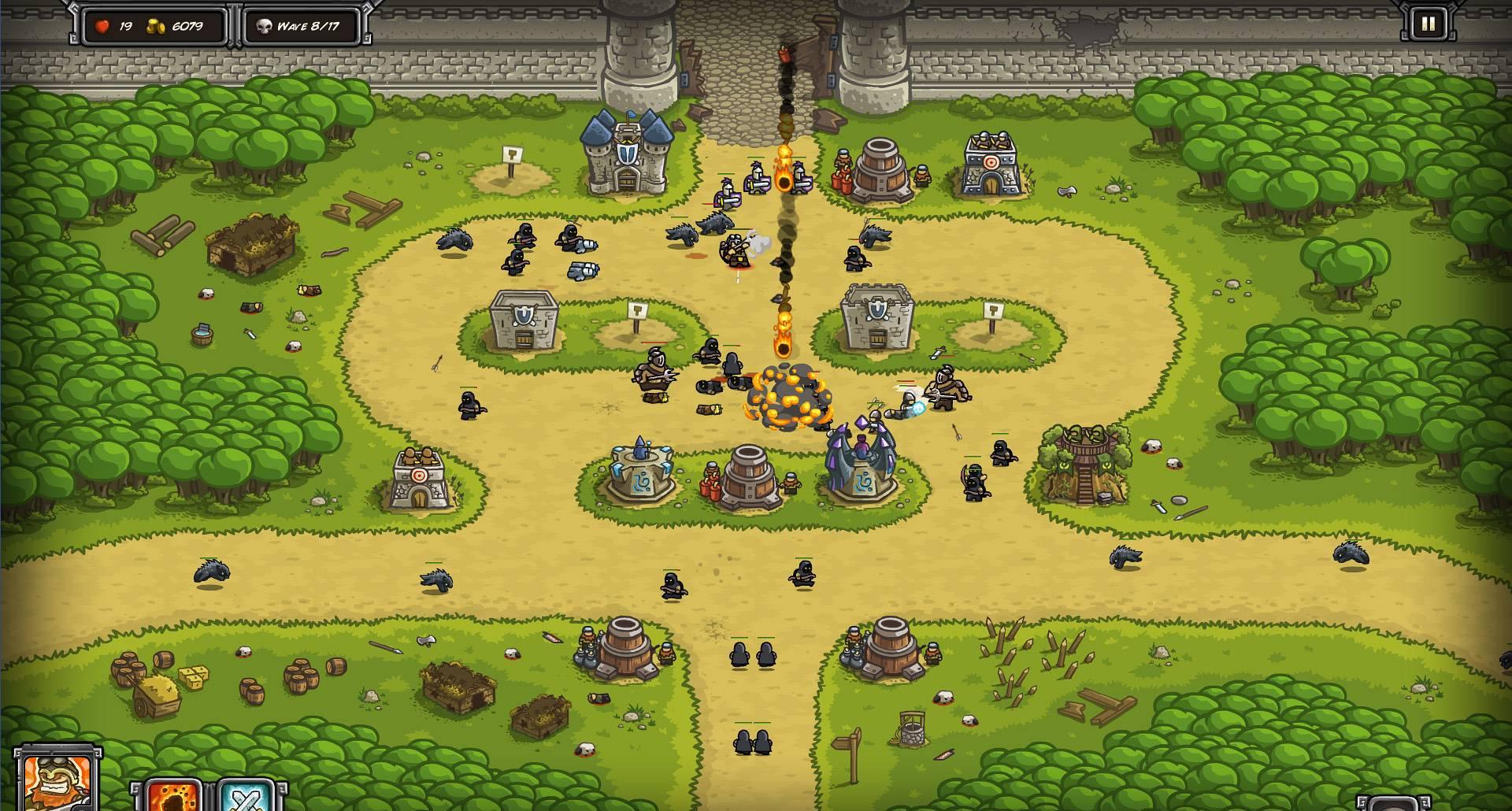The width and height of the screenshot is (1512, 811).
Task: Activate the Rain of Fire spell
Action: (173, 795)
